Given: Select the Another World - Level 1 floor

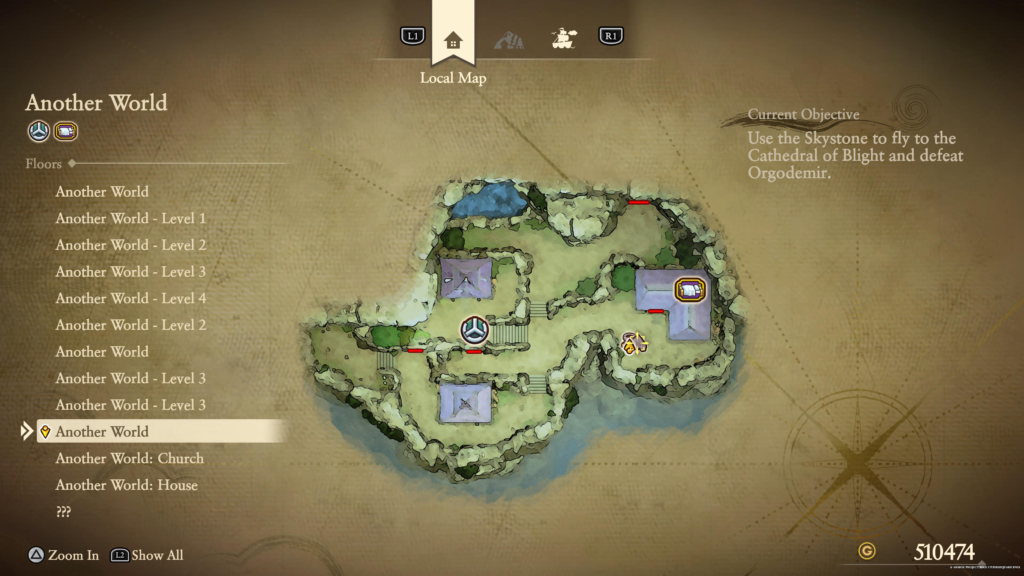Looking at the screenshot, I should click(130, 218).
